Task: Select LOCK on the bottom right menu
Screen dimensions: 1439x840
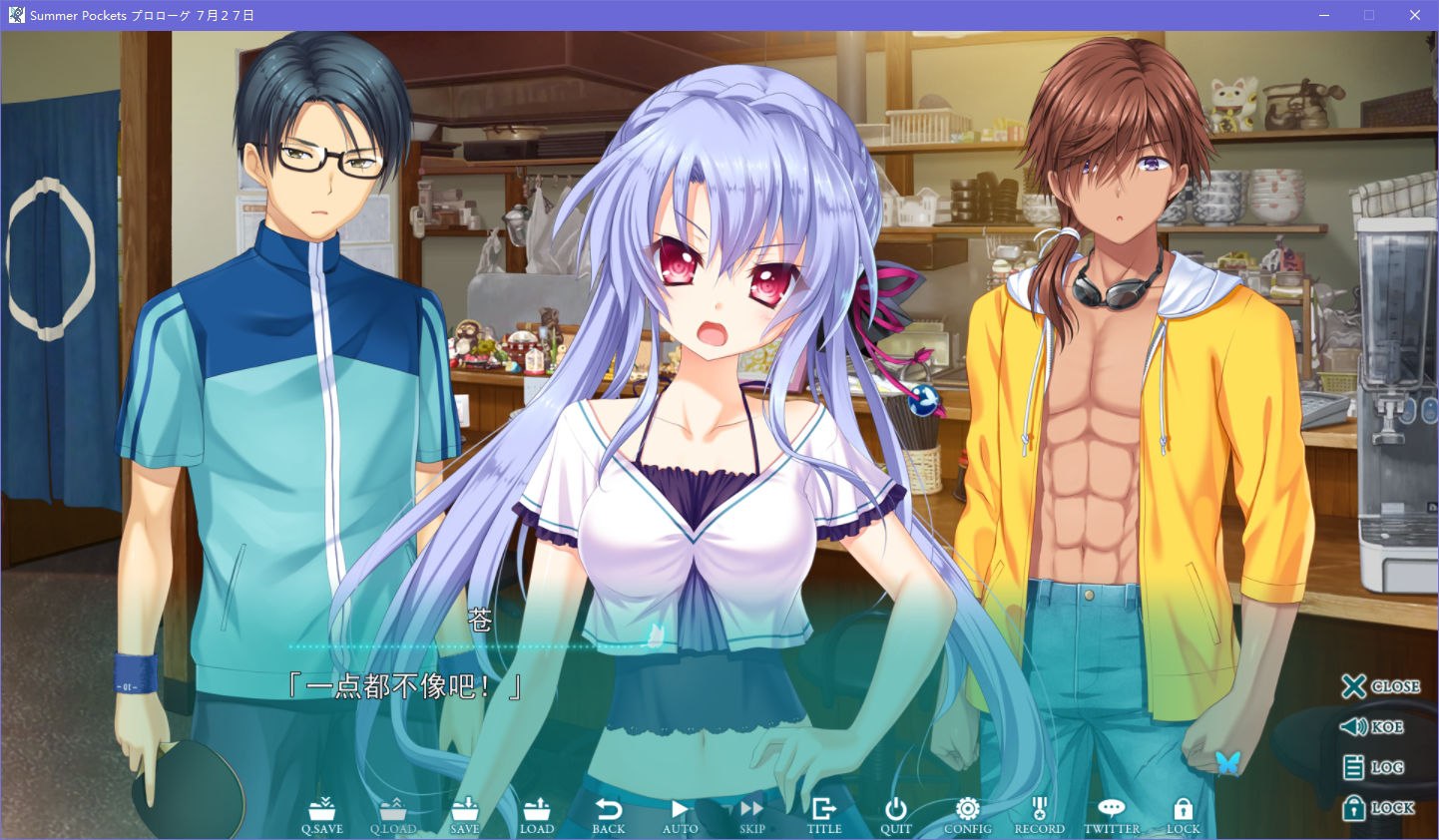Action: 1382,808
